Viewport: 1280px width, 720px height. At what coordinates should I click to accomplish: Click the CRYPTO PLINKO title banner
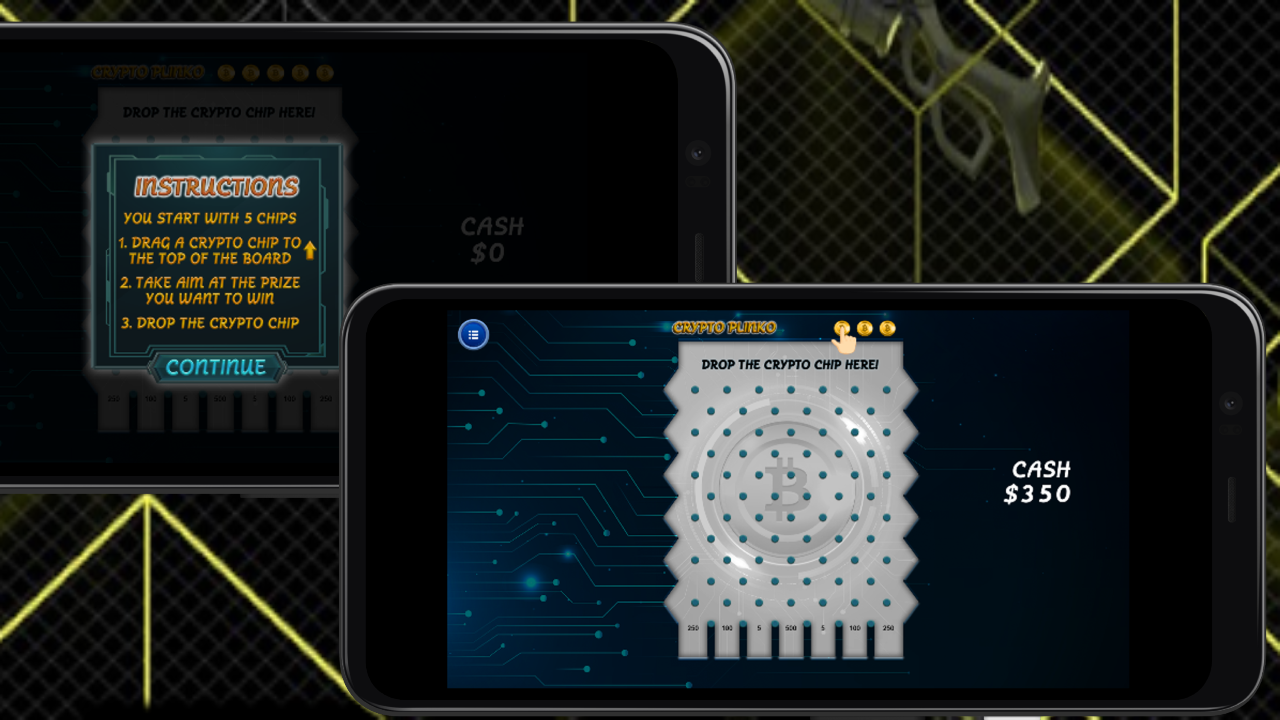(x=727, y=327)
